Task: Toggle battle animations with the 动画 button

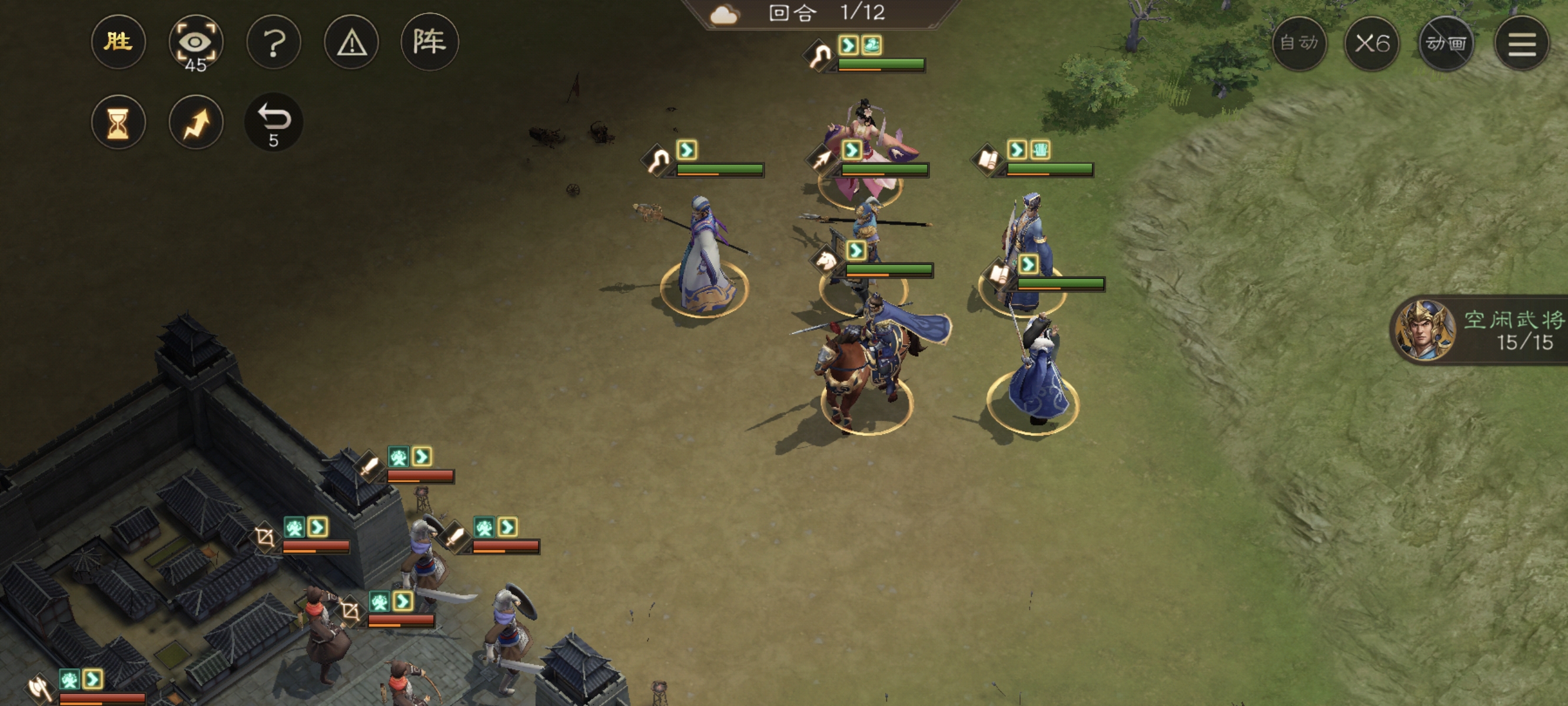Action: click(1447, 42)
